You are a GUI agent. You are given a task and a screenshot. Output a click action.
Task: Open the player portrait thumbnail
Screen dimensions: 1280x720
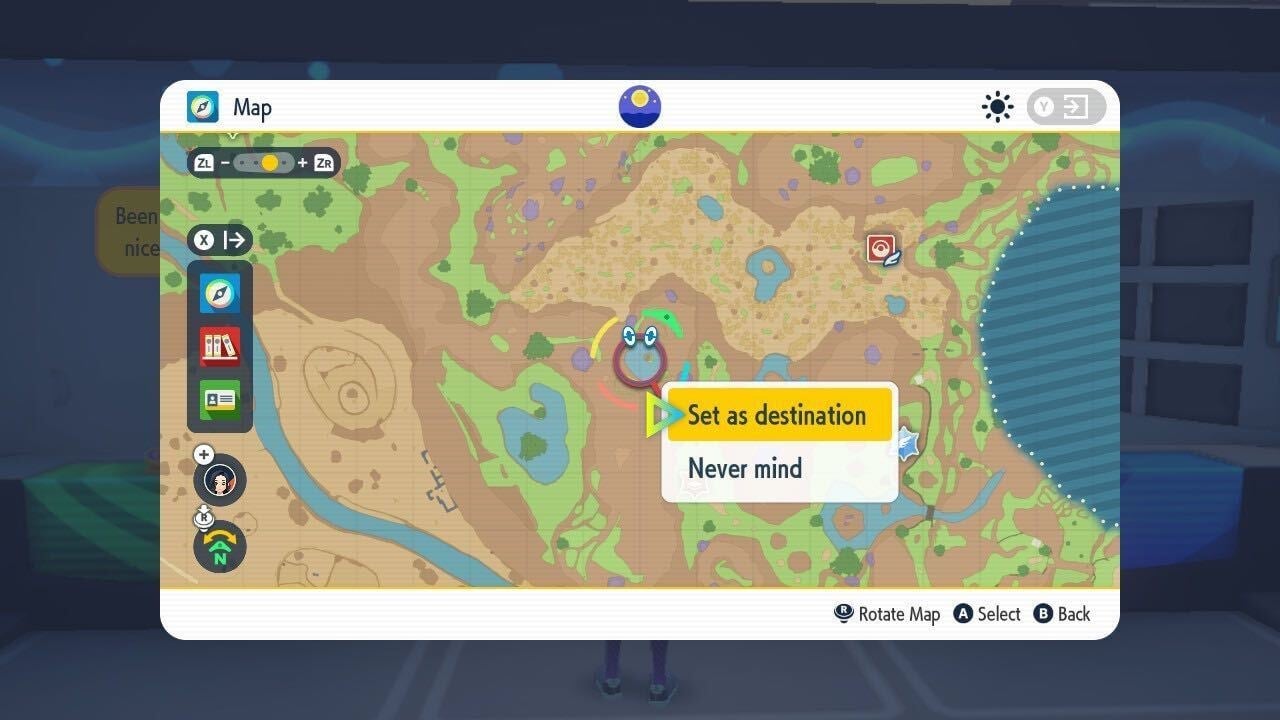pyautogui.click(x=219, y=480)
